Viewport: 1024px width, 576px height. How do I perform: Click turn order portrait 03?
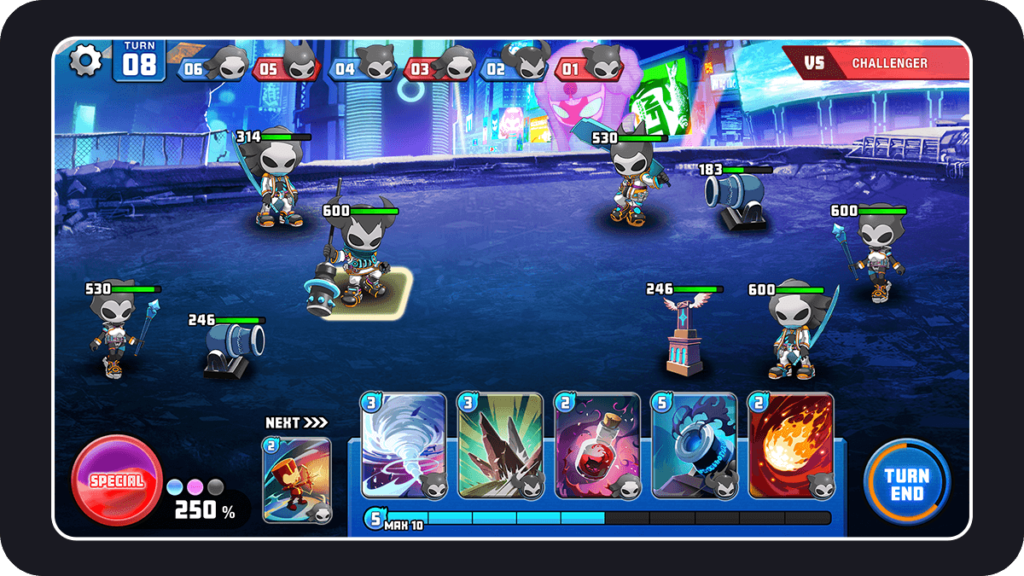pos(439,66)
